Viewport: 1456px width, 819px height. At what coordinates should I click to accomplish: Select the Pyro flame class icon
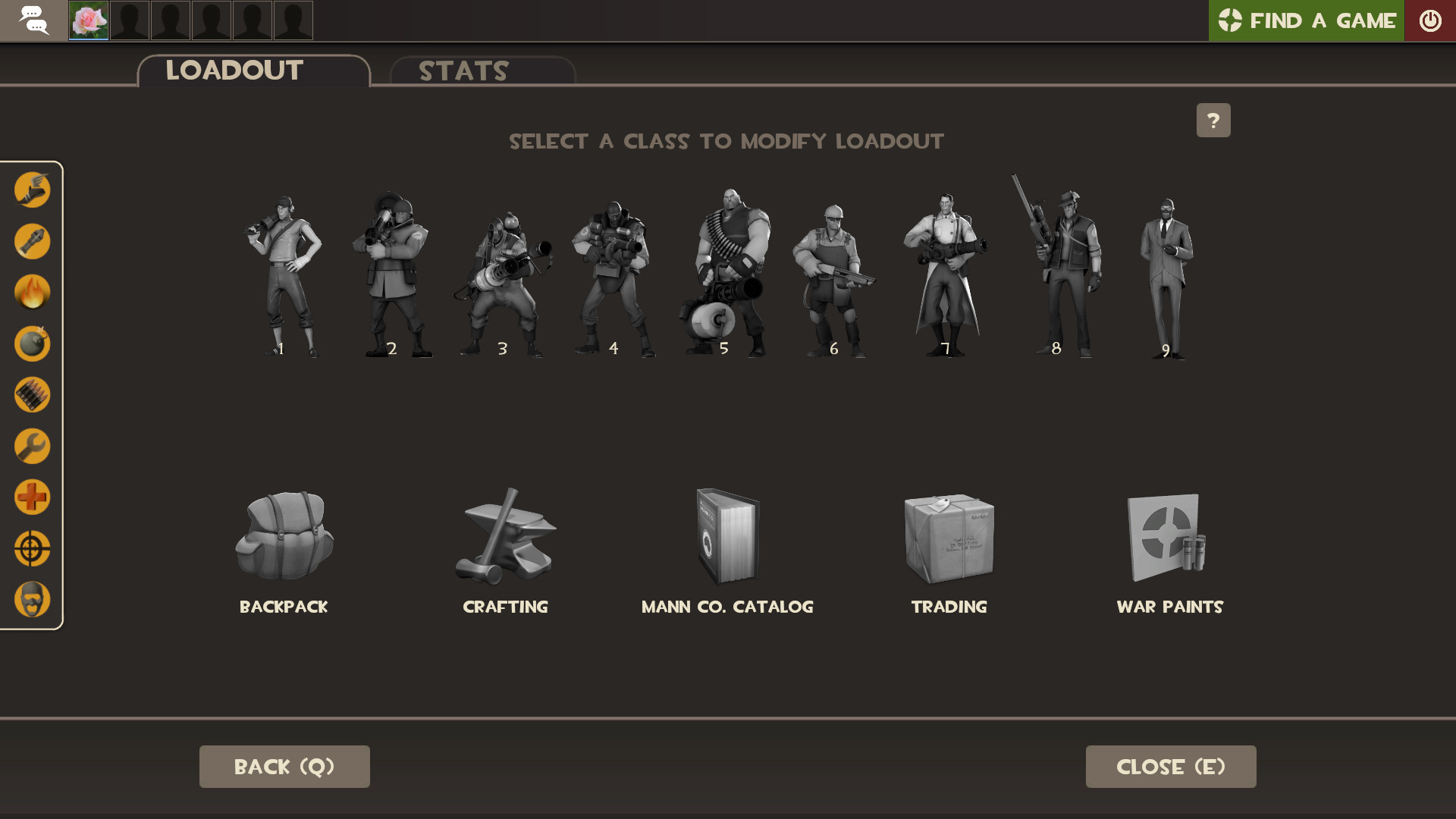32,292
